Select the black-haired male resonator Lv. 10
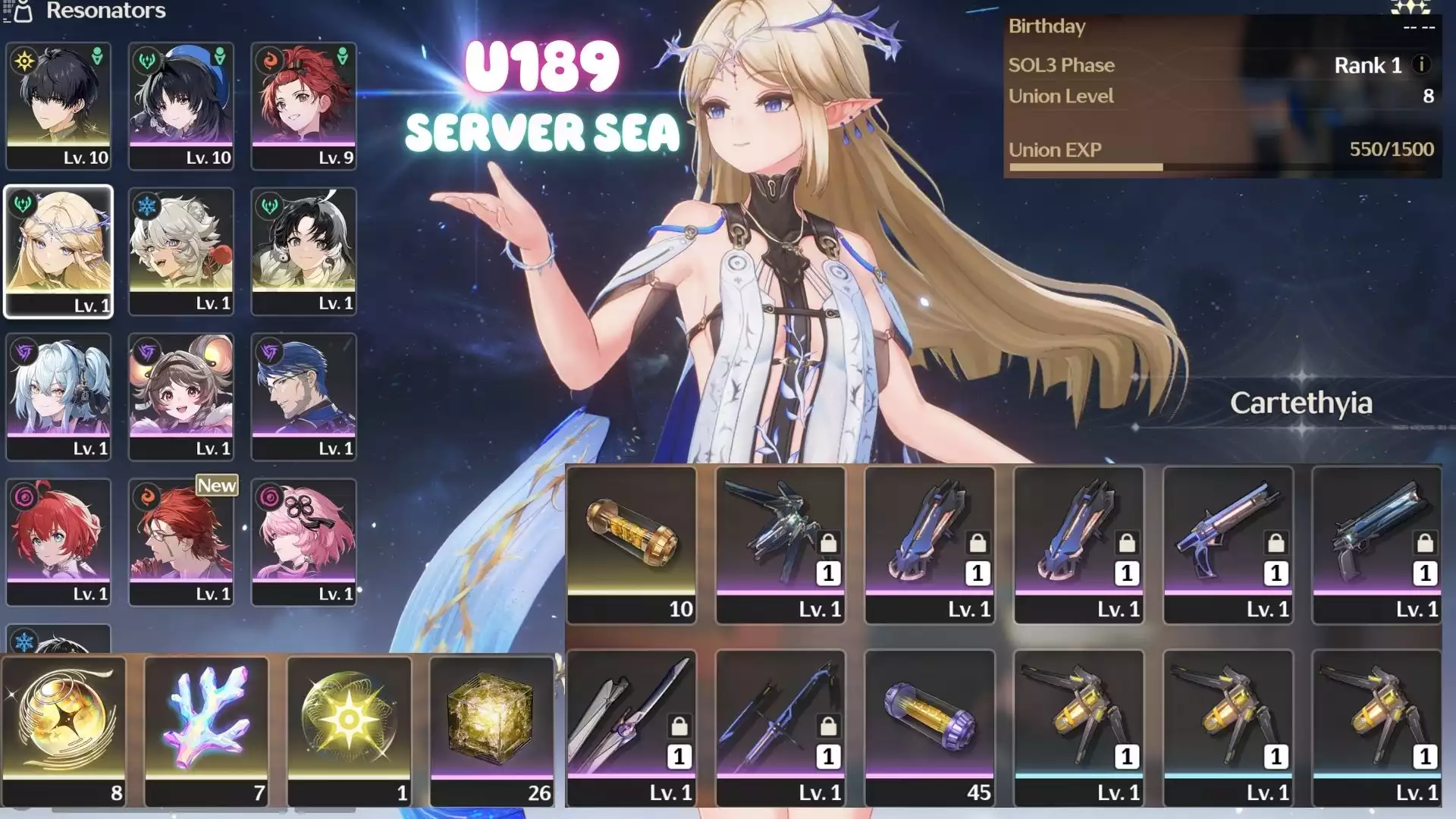 [58, 105]
